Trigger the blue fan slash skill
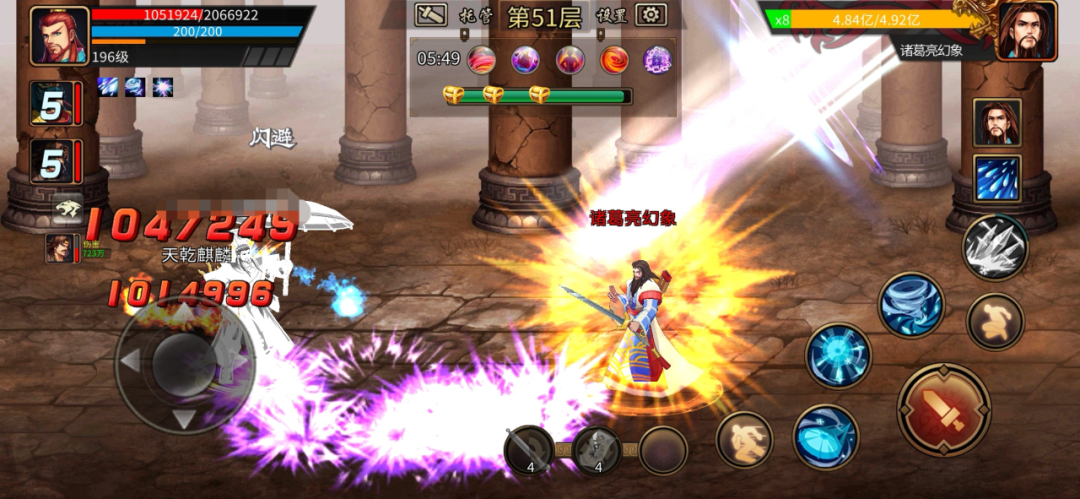The height and width of the screenshot is (499, 1080). click(x=825, y=436)
